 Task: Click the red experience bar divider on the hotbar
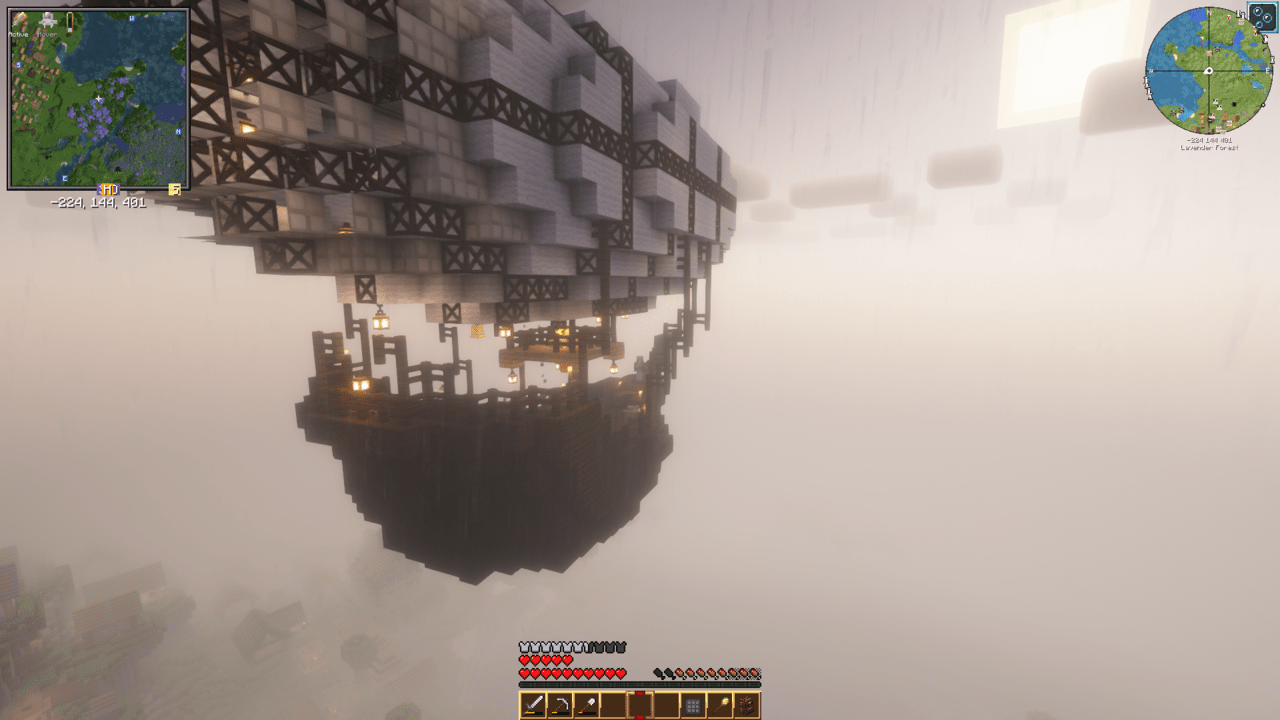click(640, 692)
